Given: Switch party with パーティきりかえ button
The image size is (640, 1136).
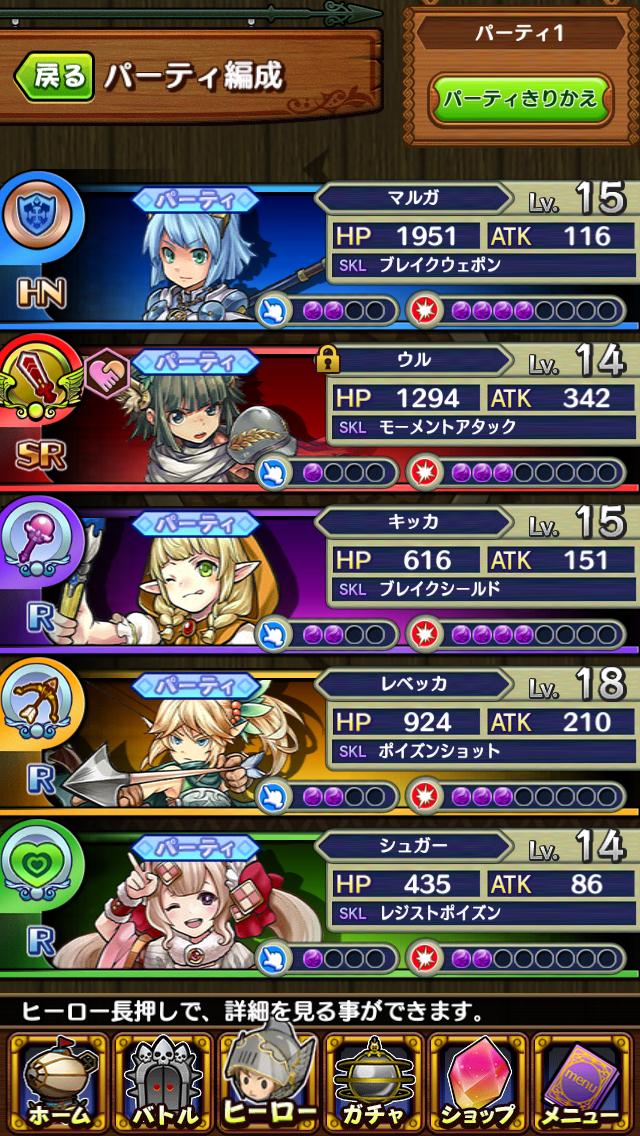Looking at the screenshot, I should [520, 98].
